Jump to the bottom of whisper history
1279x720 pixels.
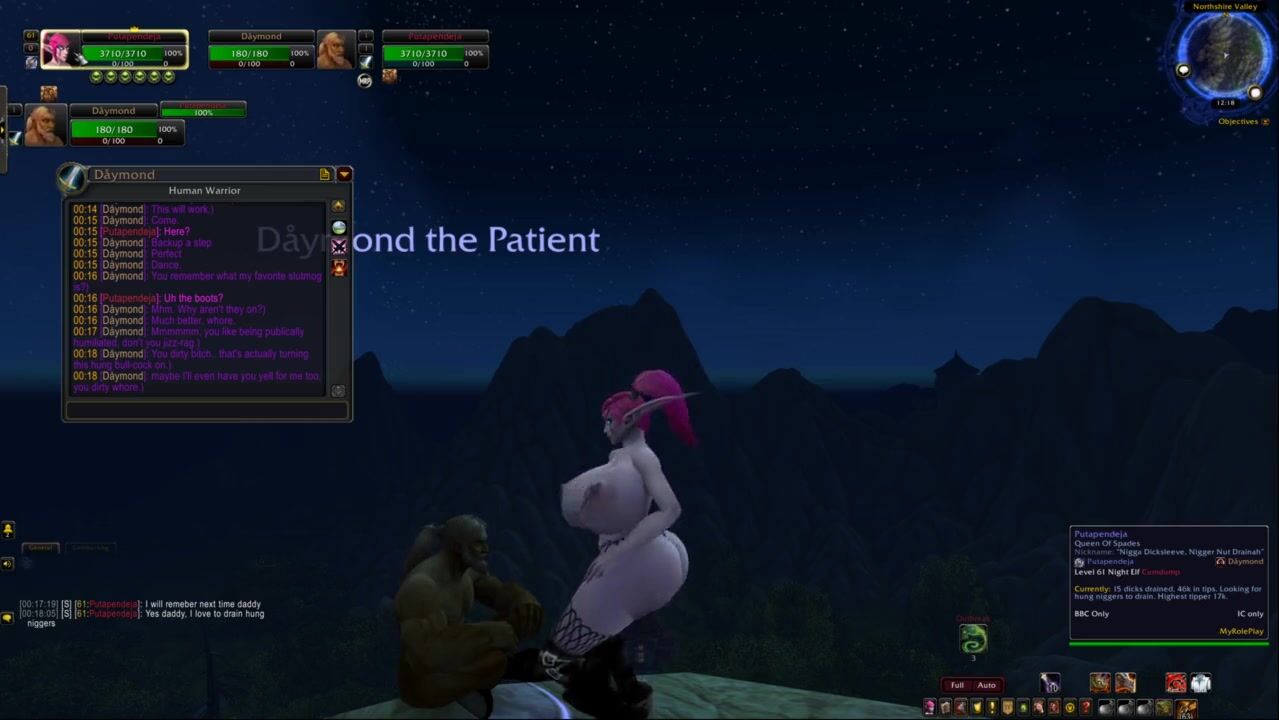coord(338,391)
